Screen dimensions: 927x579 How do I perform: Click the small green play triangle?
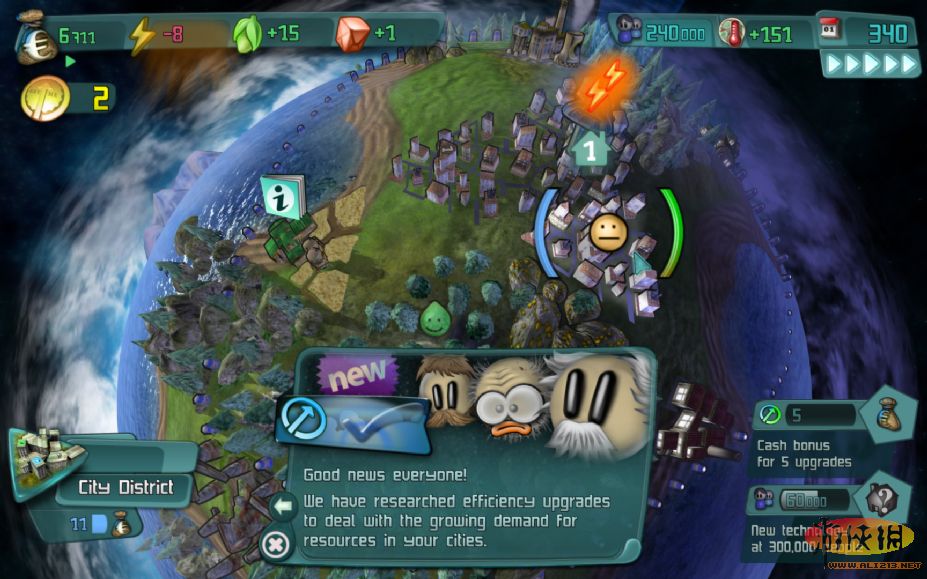[70, 62]
